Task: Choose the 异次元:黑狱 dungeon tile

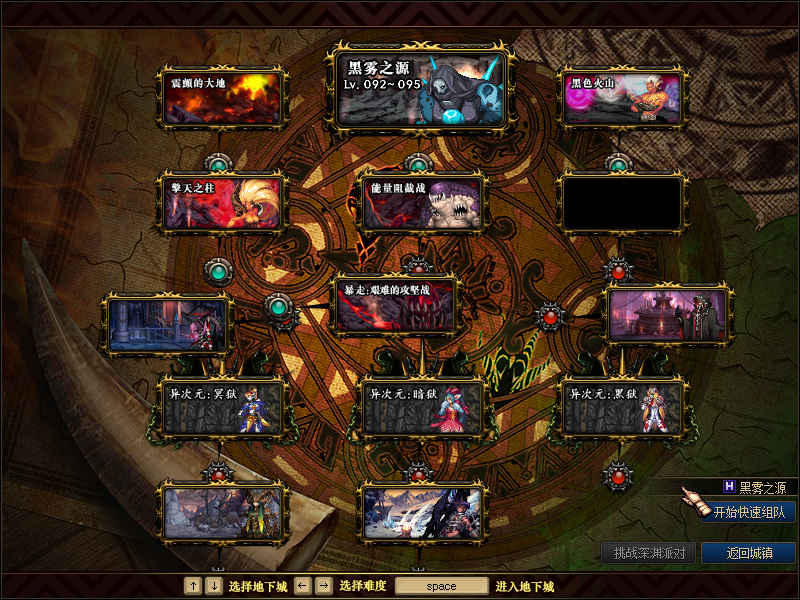Action: point(622,409)
